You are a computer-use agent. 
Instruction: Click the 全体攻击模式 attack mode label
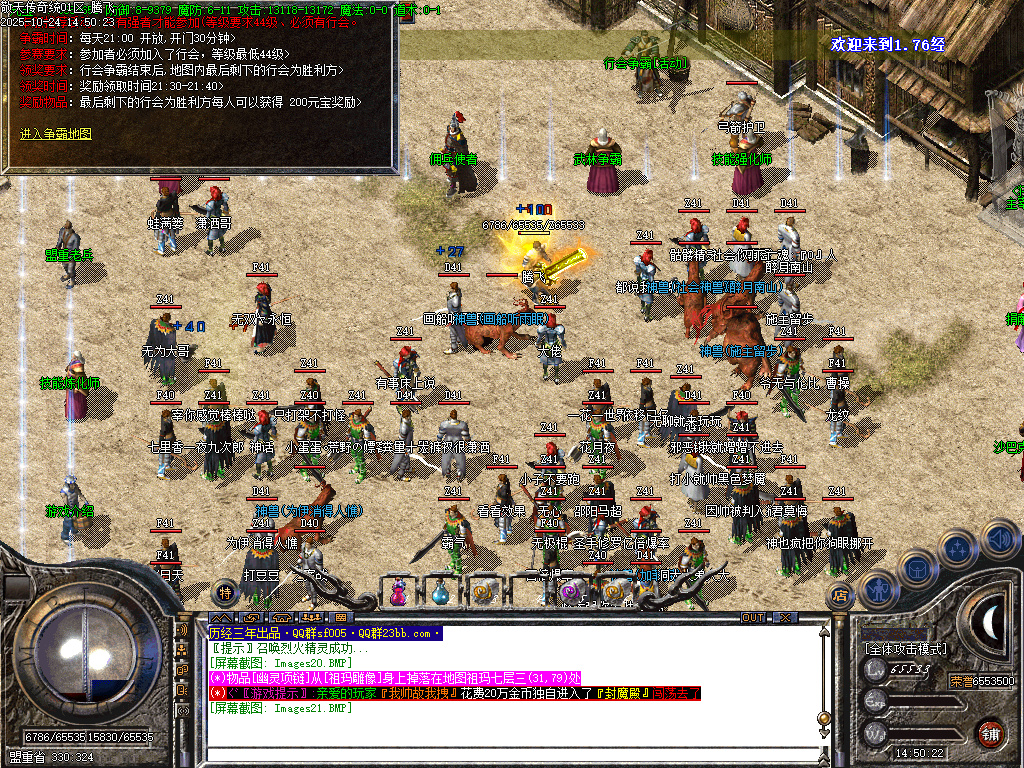tap(906, 649)
